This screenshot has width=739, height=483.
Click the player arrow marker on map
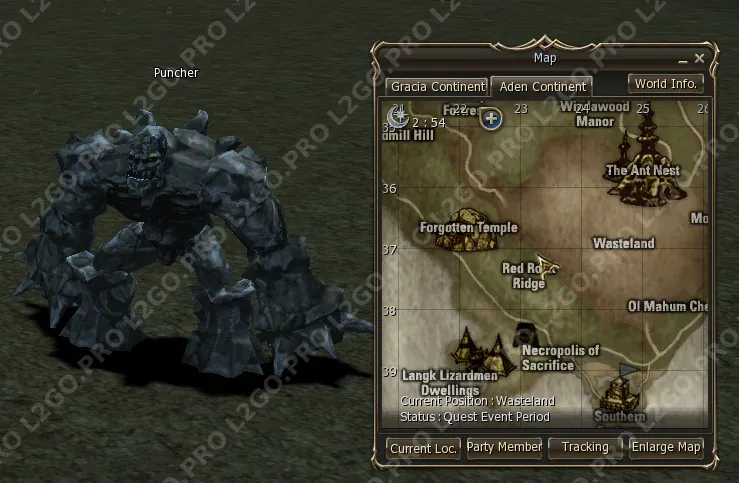tap(547, 266)
